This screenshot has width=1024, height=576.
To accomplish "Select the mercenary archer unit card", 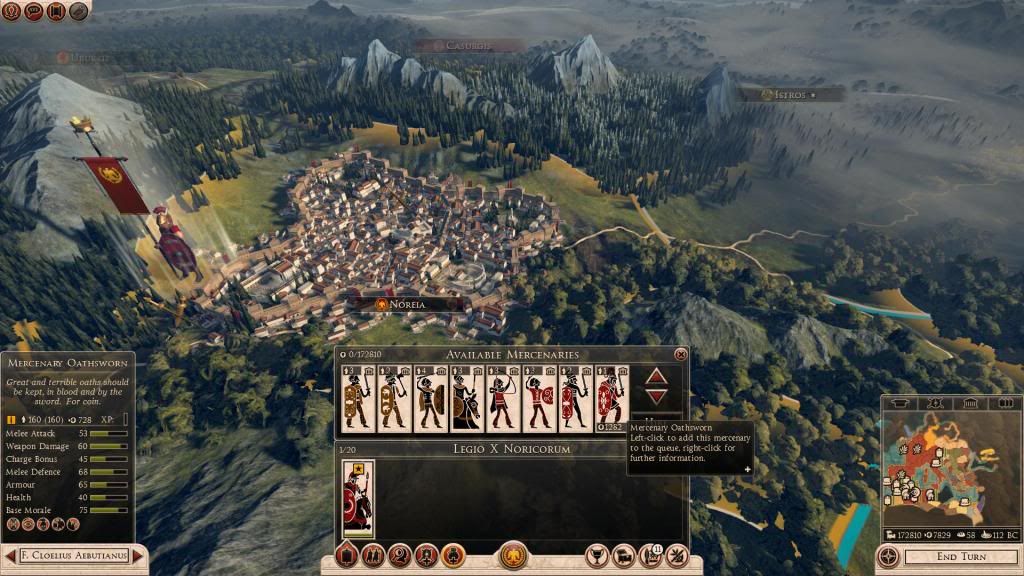I will pyautogui.click(x=500, y=399).
